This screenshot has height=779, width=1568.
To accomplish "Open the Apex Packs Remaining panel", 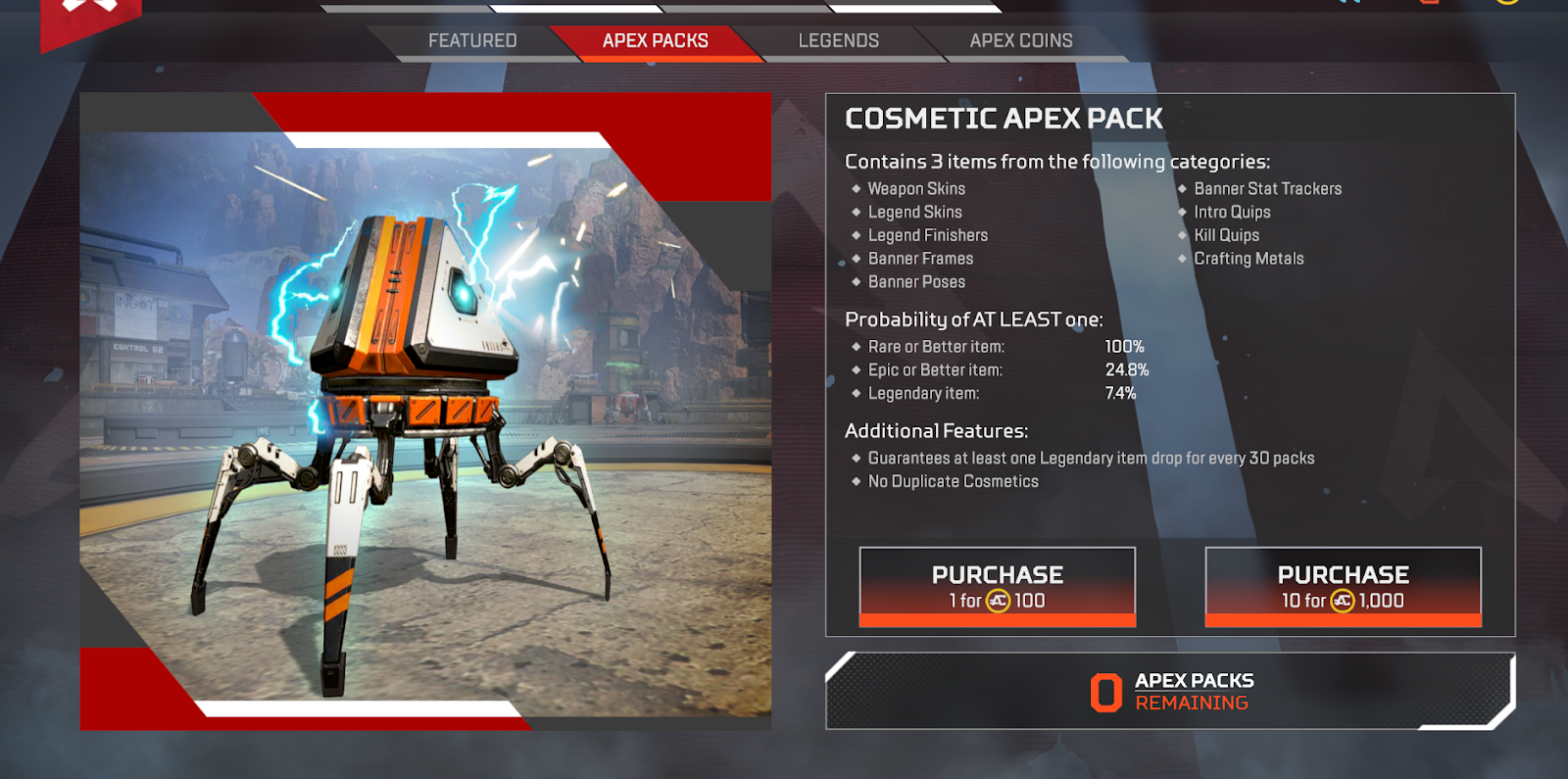I will coord(1170,691).
